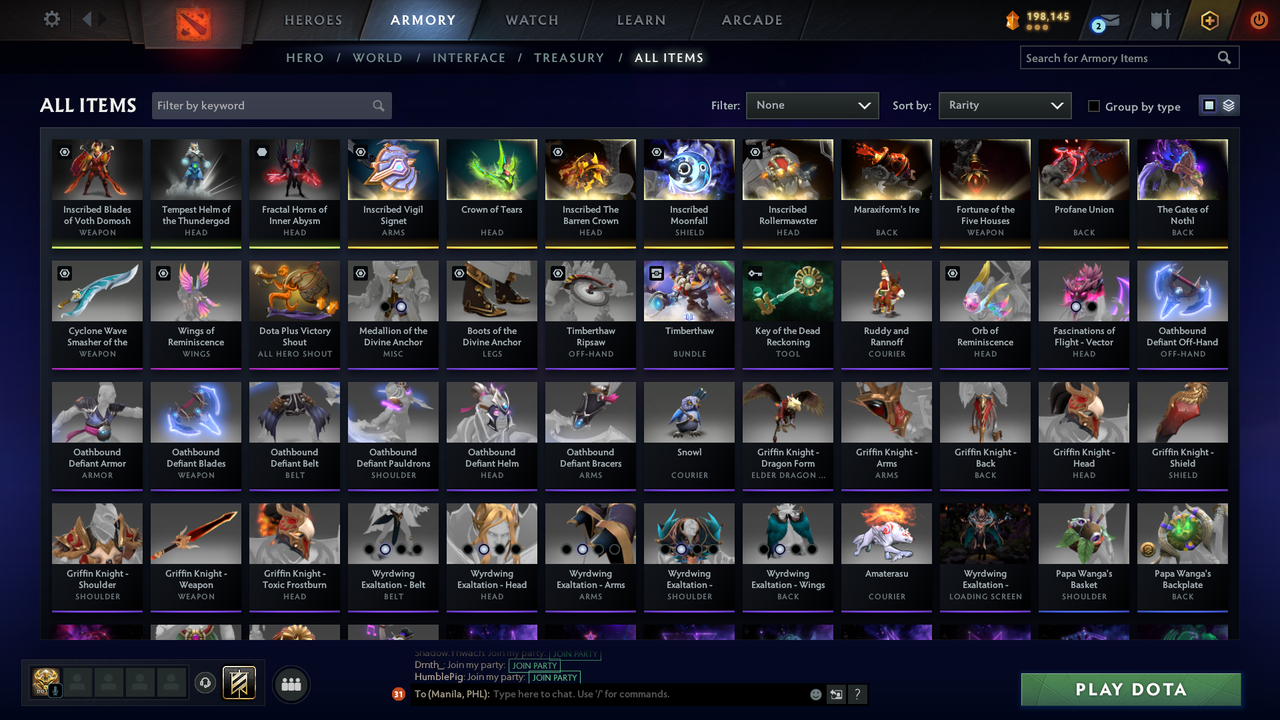Open the Filter dropdown set to None
The height and width of the screenshot is (720, 1280).
pyautogui.click(x=812, y=105)
